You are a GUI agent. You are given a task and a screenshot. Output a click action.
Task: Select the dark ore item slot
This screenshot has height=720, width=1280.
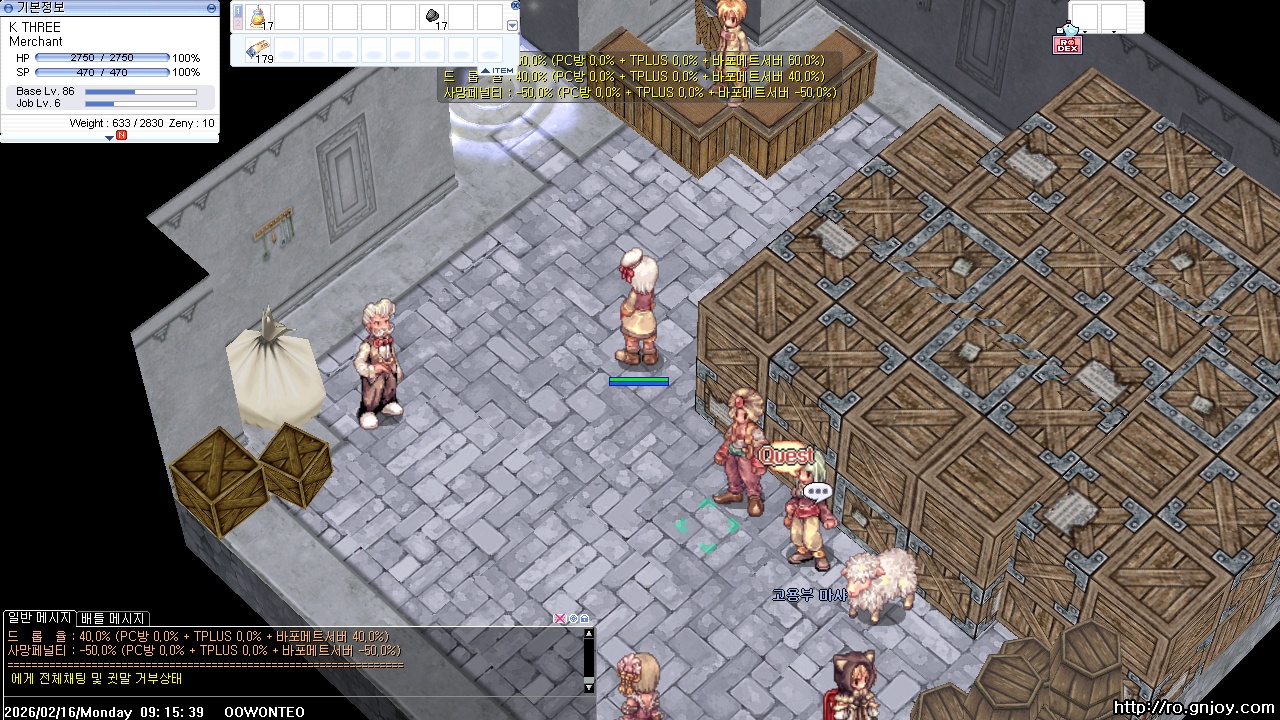coord(433,17)
